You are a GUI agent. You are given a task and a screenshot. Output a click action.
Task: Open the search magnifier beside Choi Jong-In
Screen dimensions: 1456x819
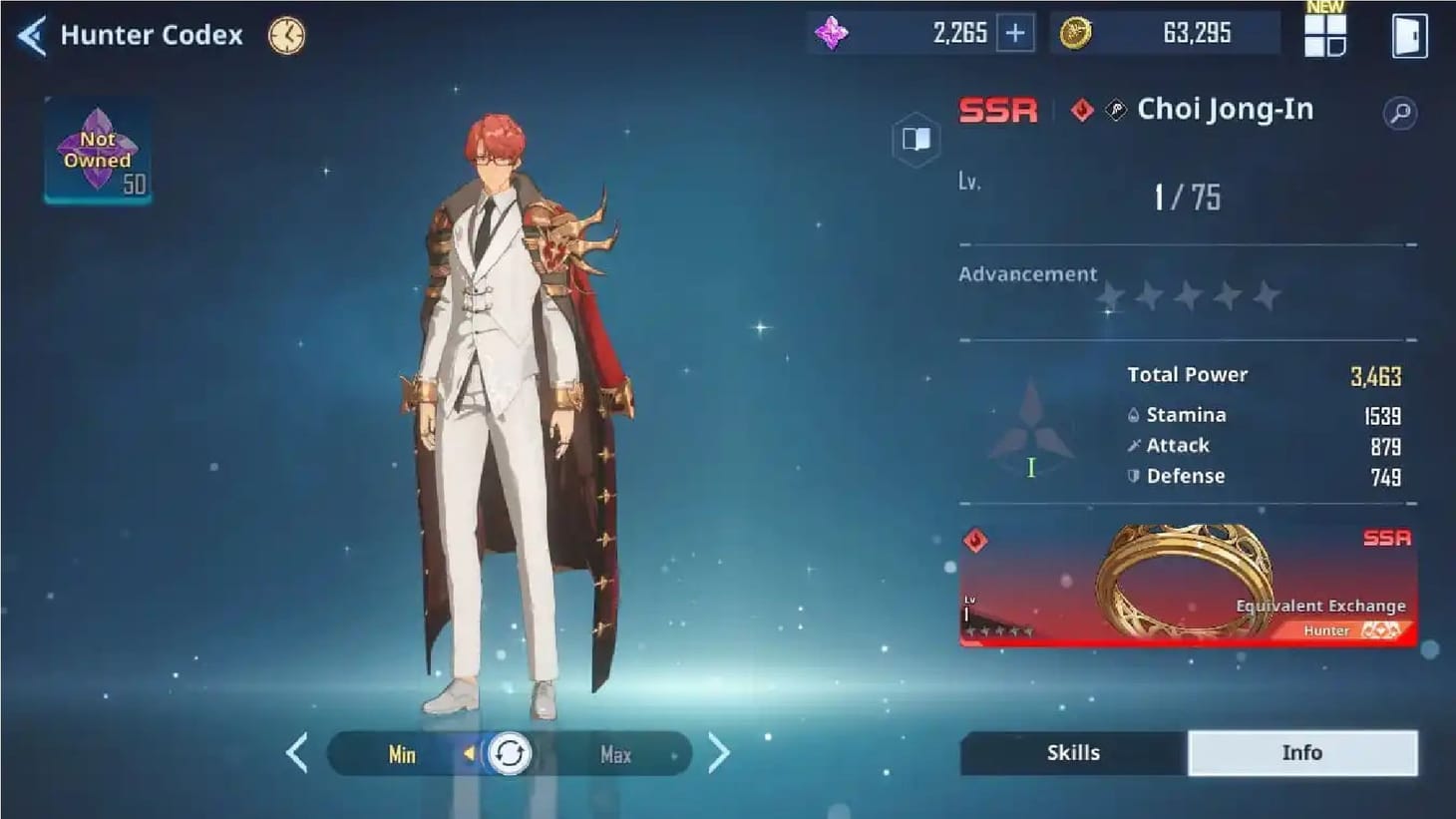tap(1399, 115)
